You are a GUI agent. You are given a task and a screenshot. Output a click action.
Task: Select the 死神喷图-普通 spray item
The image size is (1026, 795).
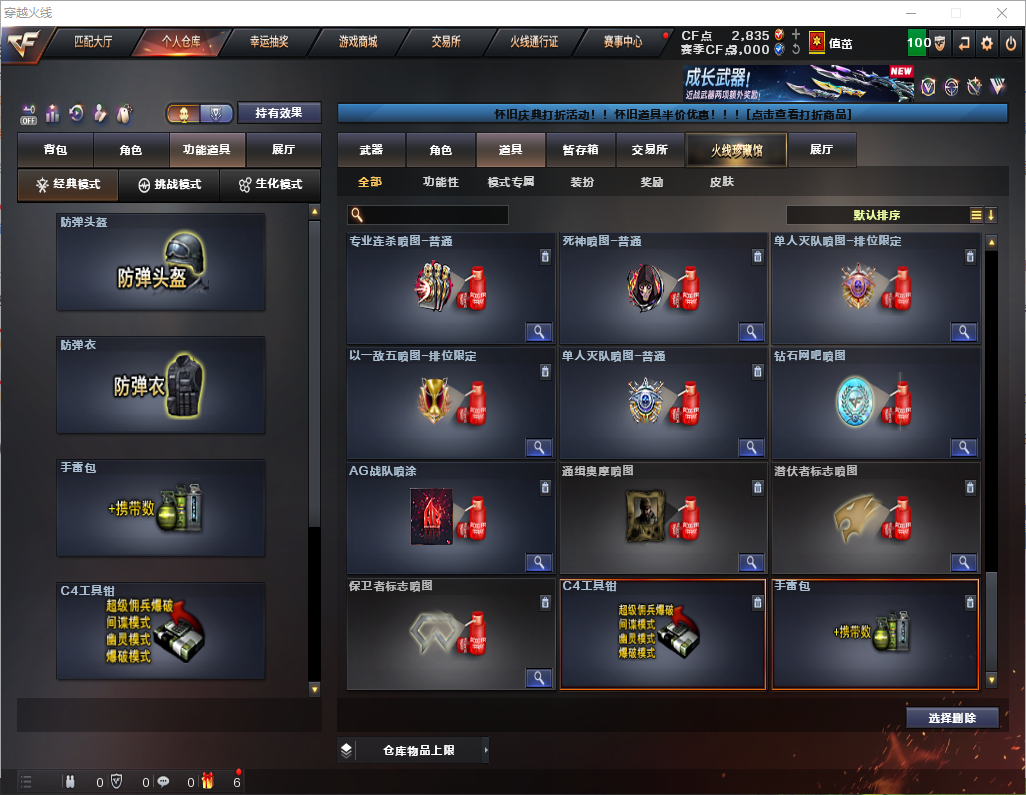tap(661, 289)
